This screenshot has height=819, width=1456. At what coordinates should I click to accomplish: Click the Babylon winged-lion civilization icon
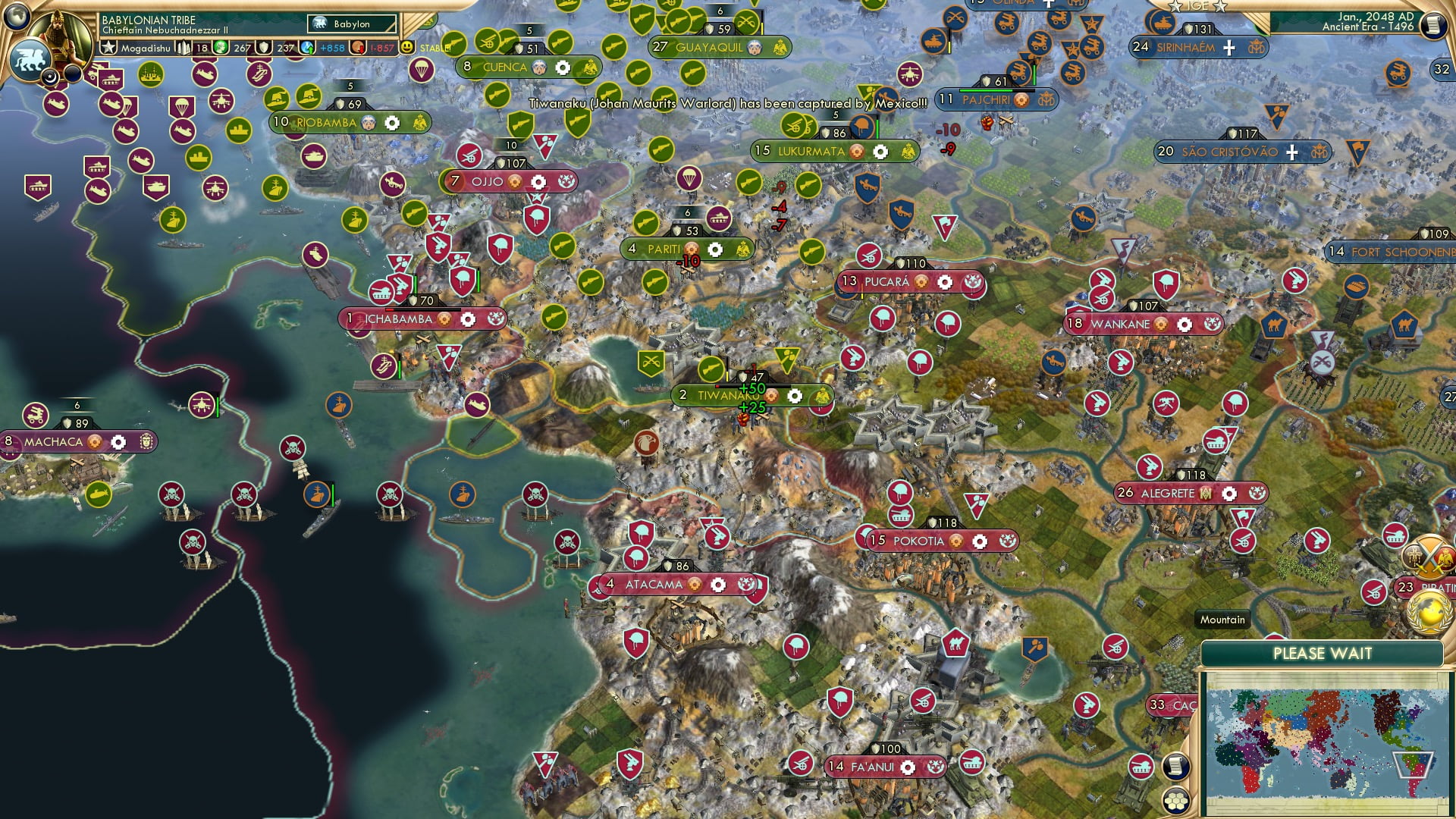(32, 57)
